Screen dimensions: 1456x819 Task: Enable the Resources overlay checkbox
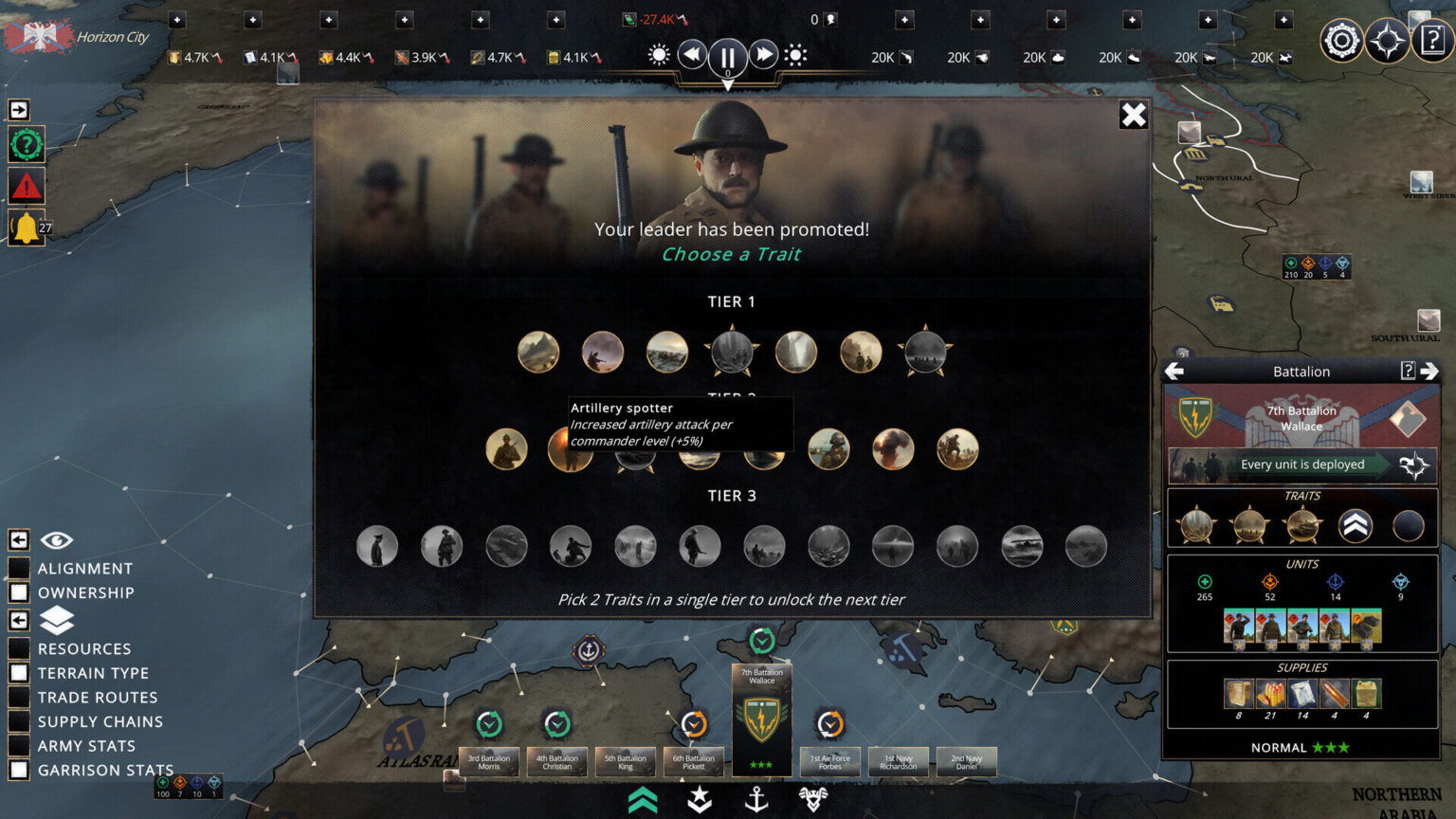tap(21, 648)
